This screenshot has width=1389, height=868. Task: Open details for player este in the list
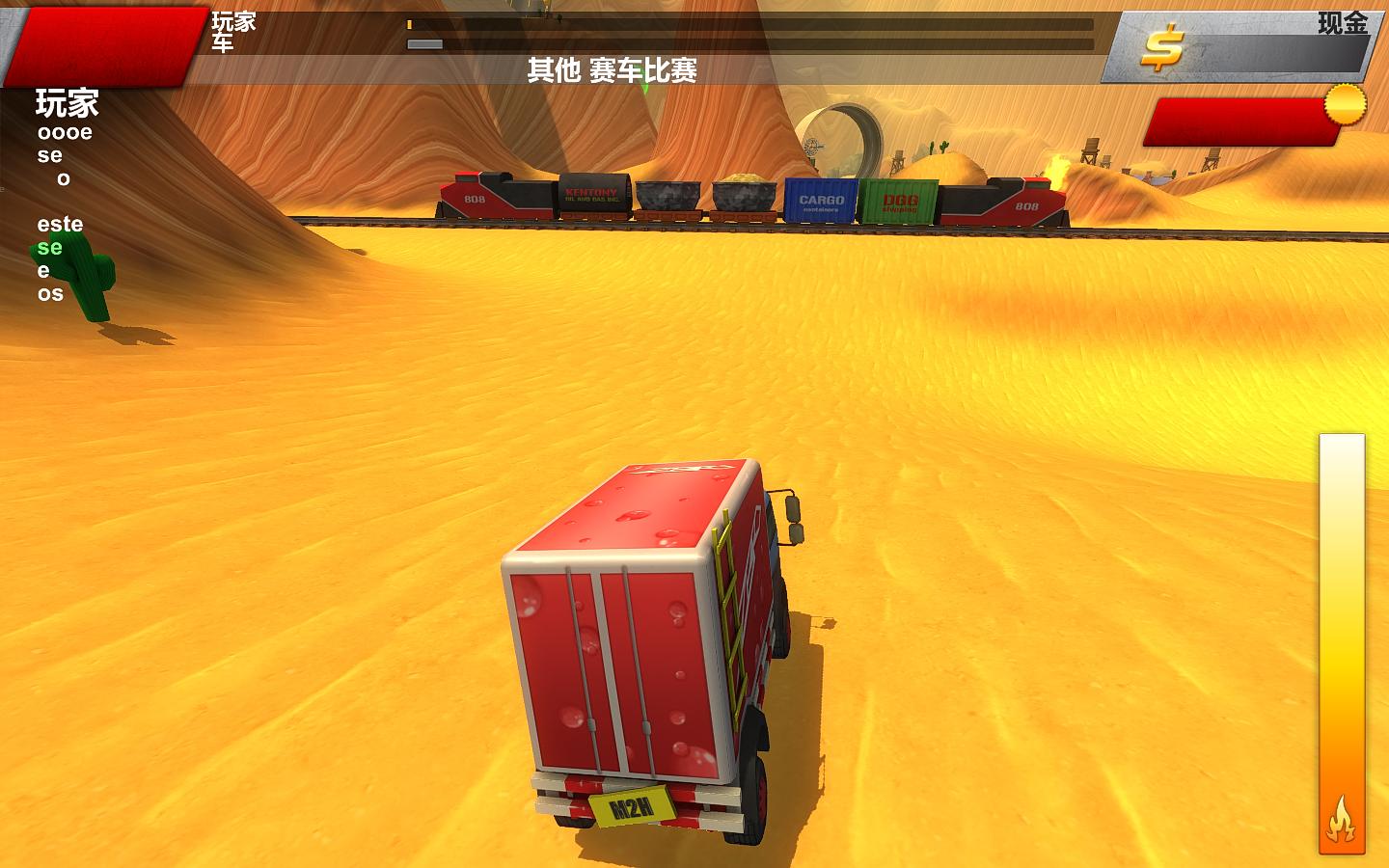coord(62,224)
